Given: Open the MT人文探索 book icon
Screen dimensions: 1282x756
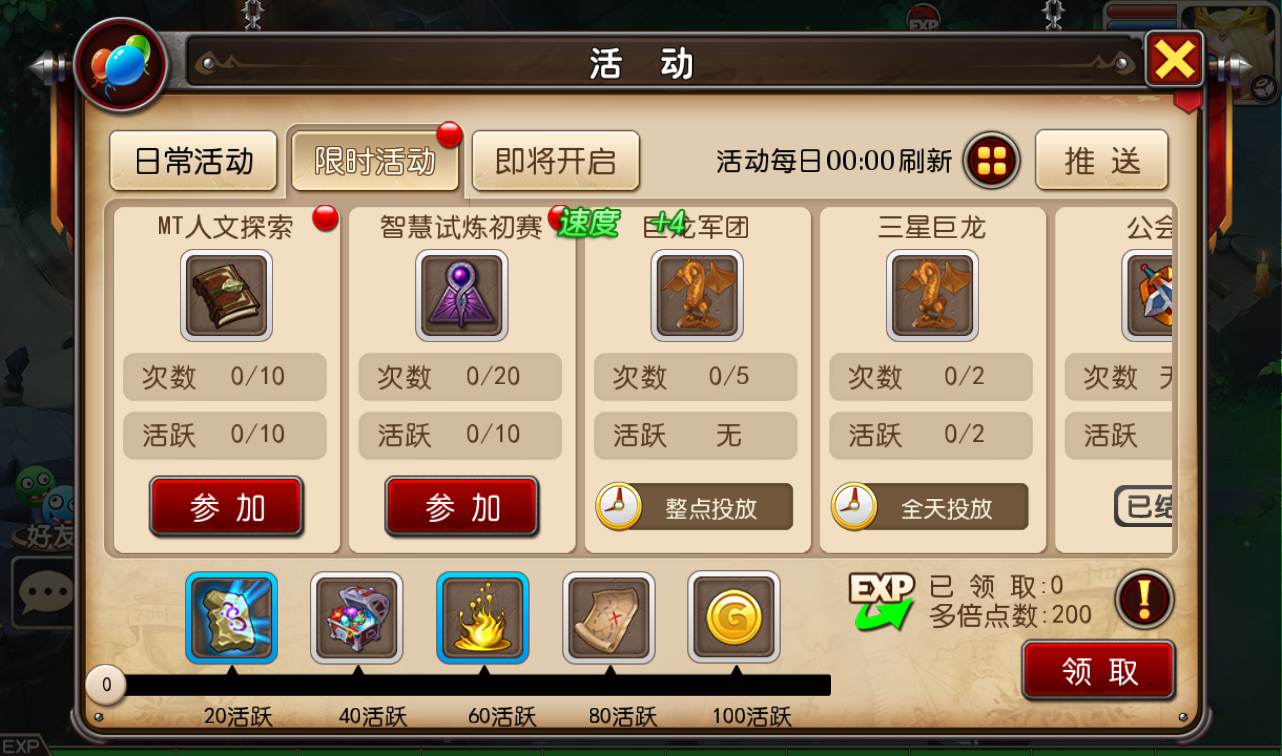Looking at the screenshot, I should (x=225, y=295).
